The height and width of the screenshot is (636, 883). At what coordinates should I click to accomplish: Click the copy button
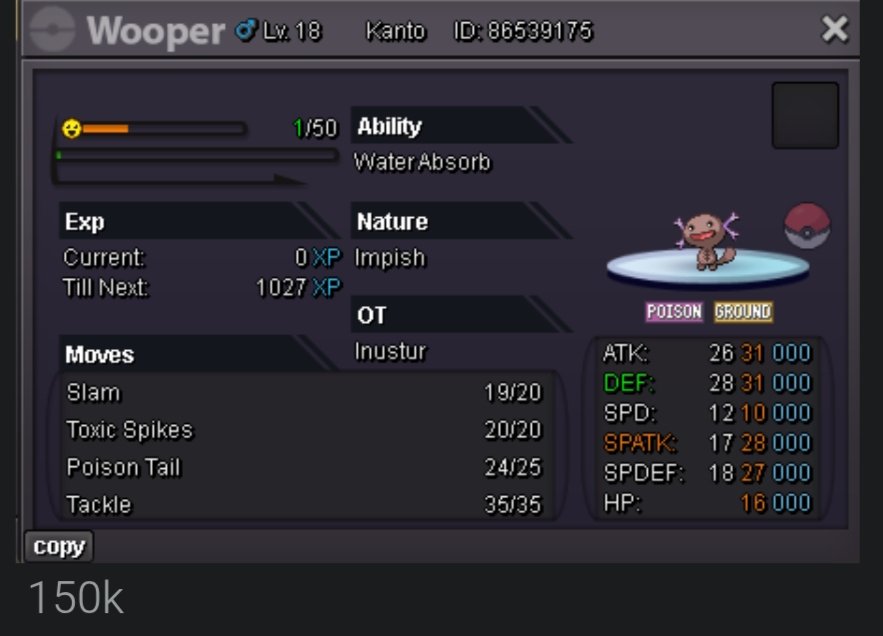[59, 547]
